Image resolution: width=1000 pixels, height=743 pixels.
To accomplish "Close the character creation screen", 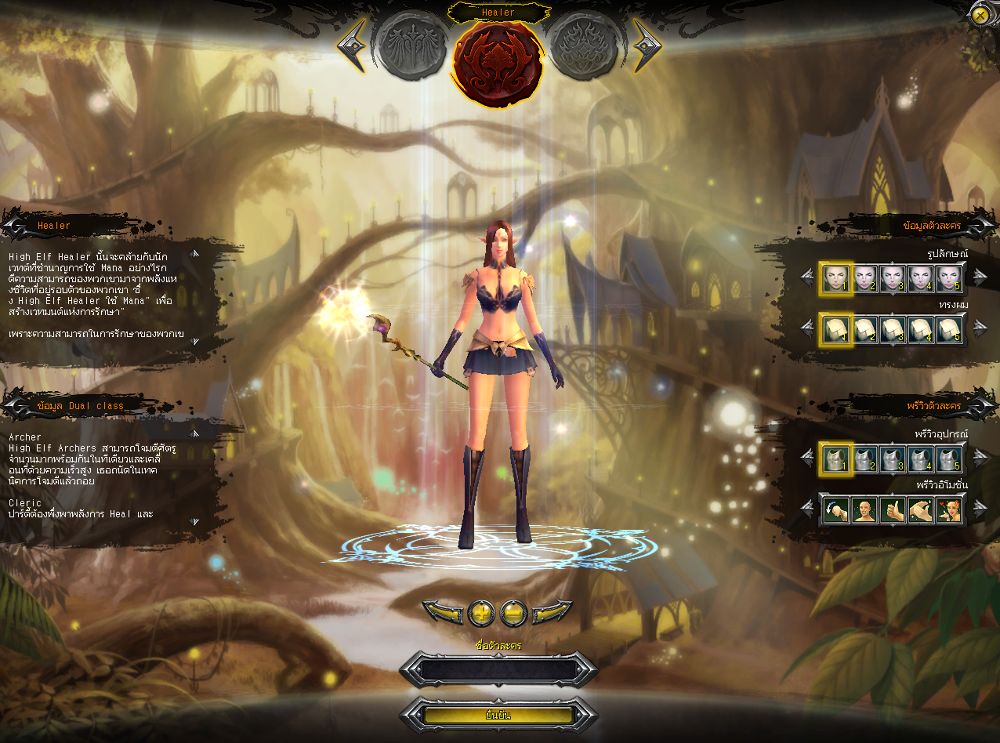I will coord(979,14).
